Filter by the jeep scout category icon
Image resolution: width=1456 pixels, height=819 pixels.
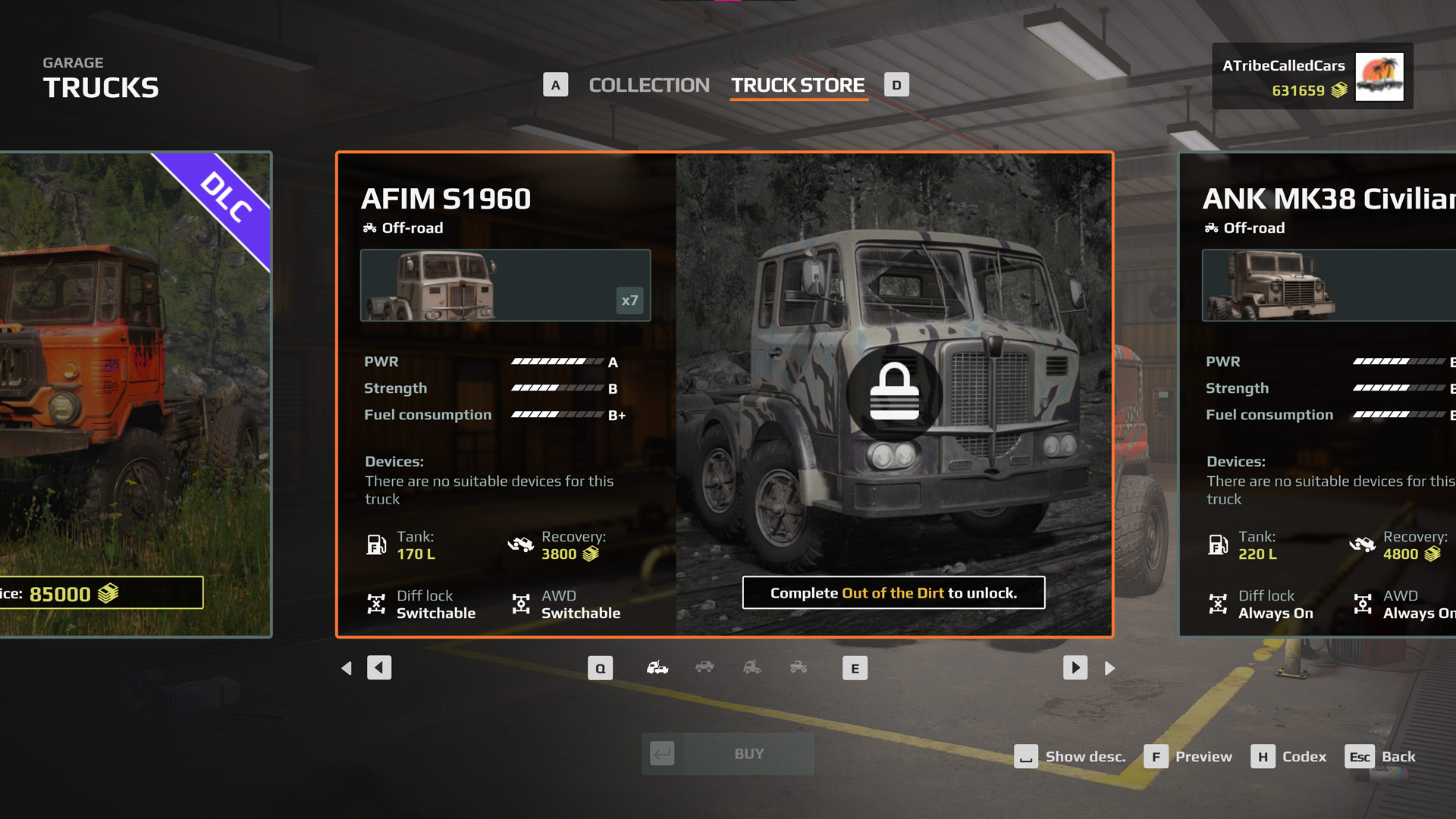pos(704,668)
